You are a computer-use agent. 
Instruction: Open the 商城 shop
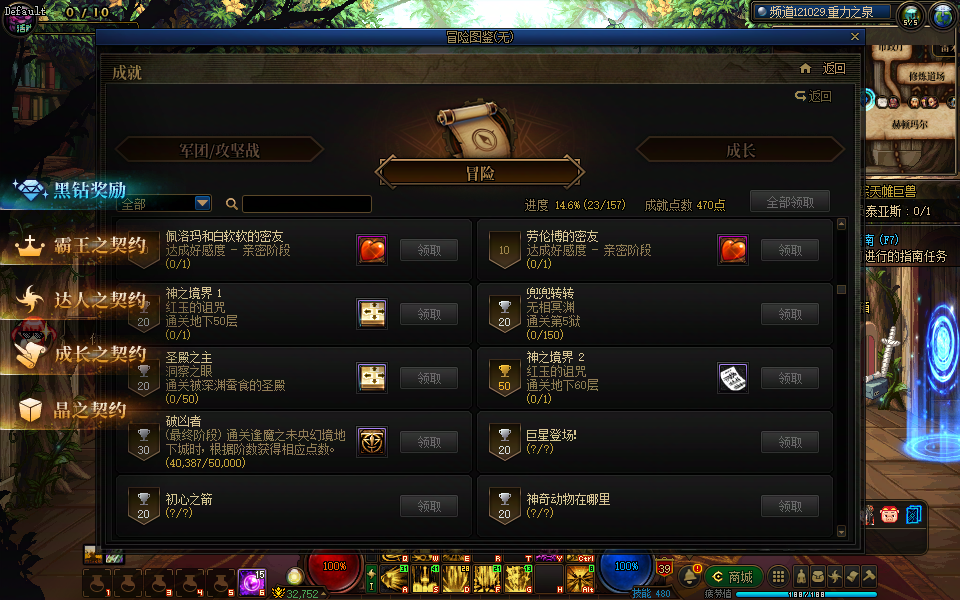click(x=733, y=576)
